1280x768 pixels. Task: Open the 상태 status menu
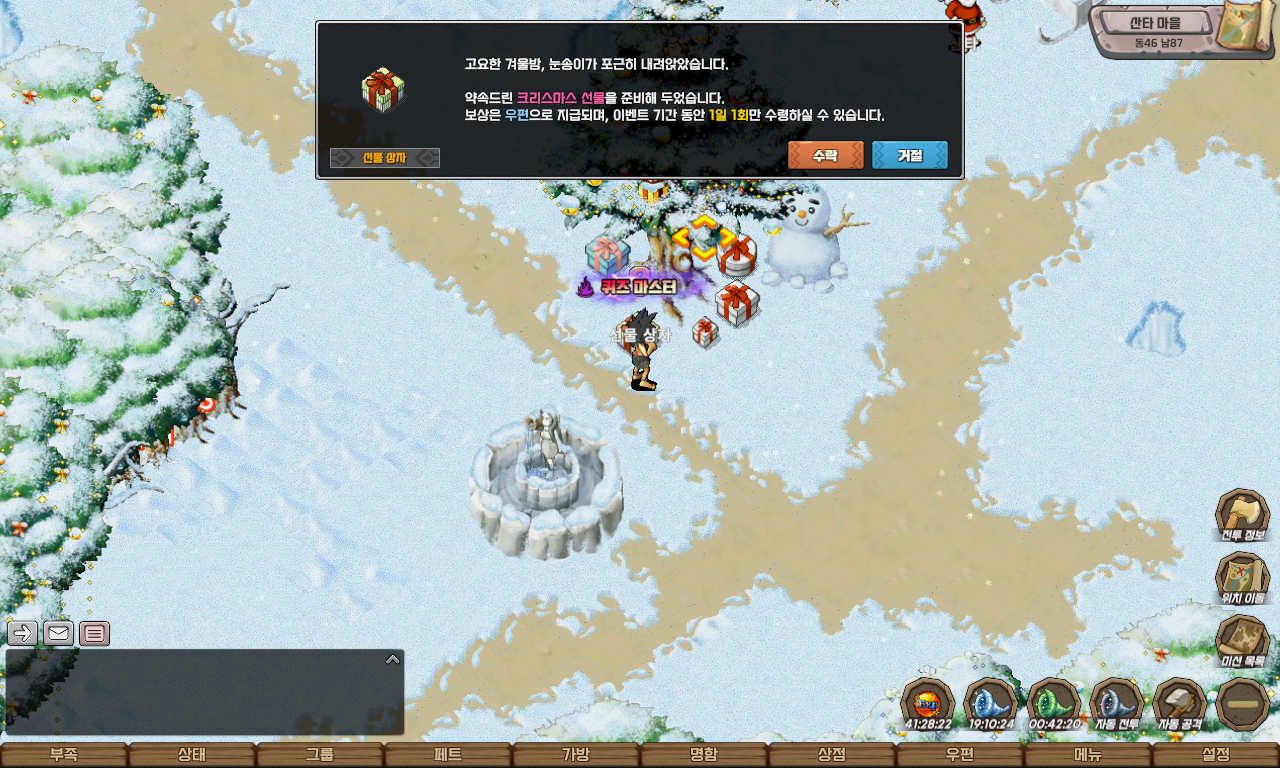coord(192,755)
